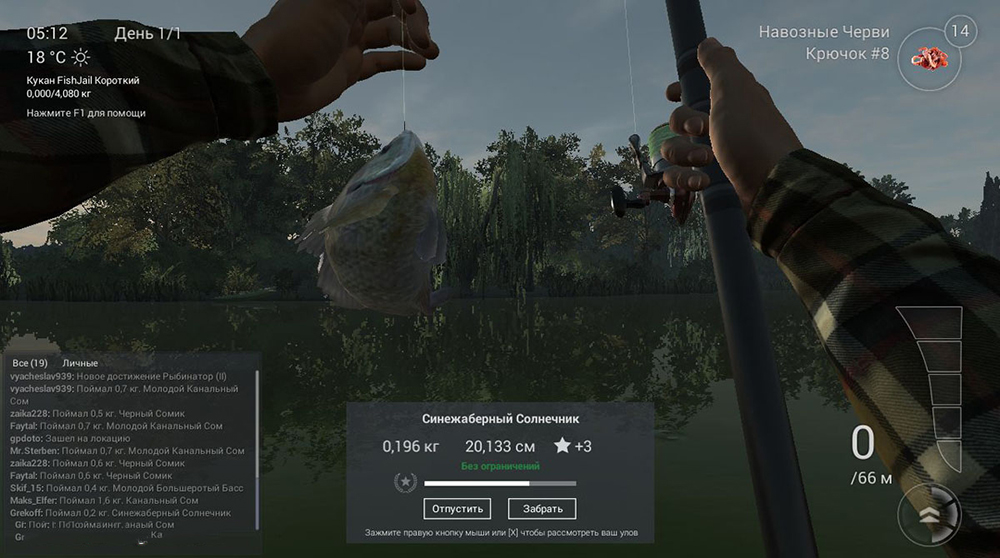Viewport: 1000px width, 558px height.
Task: Switch chat to the Все (19) tab
Action: pos(30,362)
